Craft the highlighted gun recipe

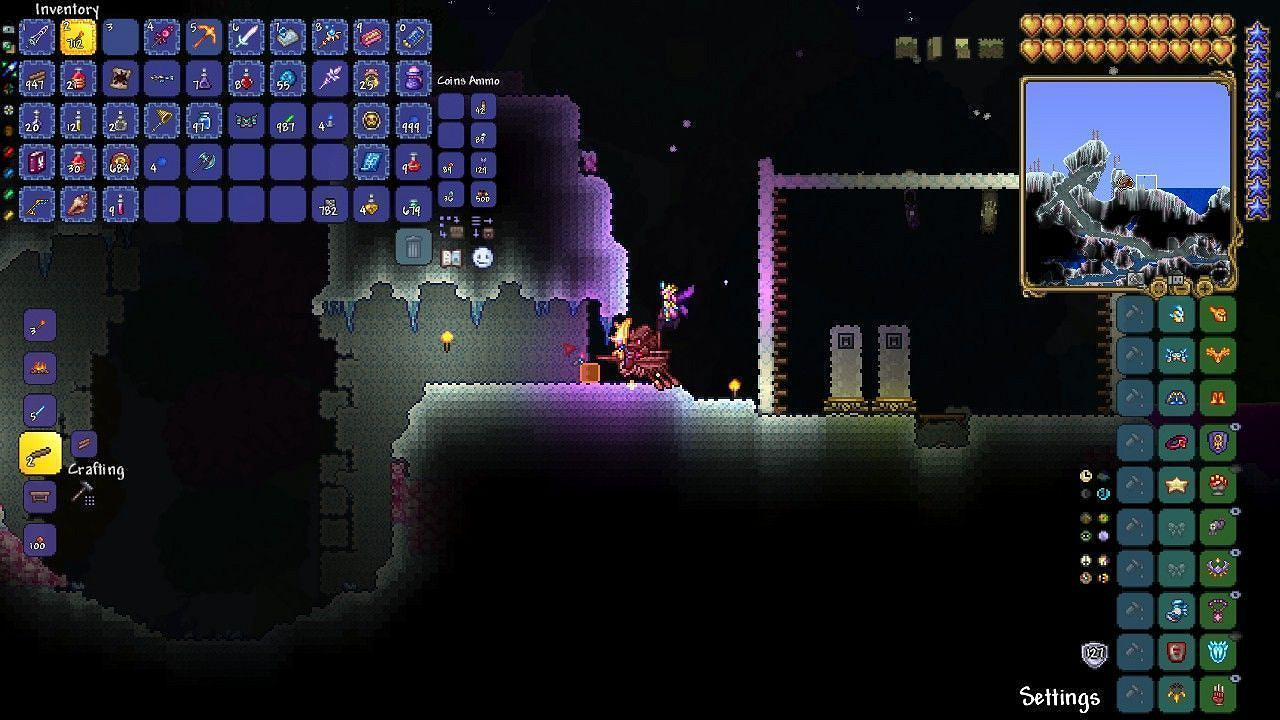[40, 452]
